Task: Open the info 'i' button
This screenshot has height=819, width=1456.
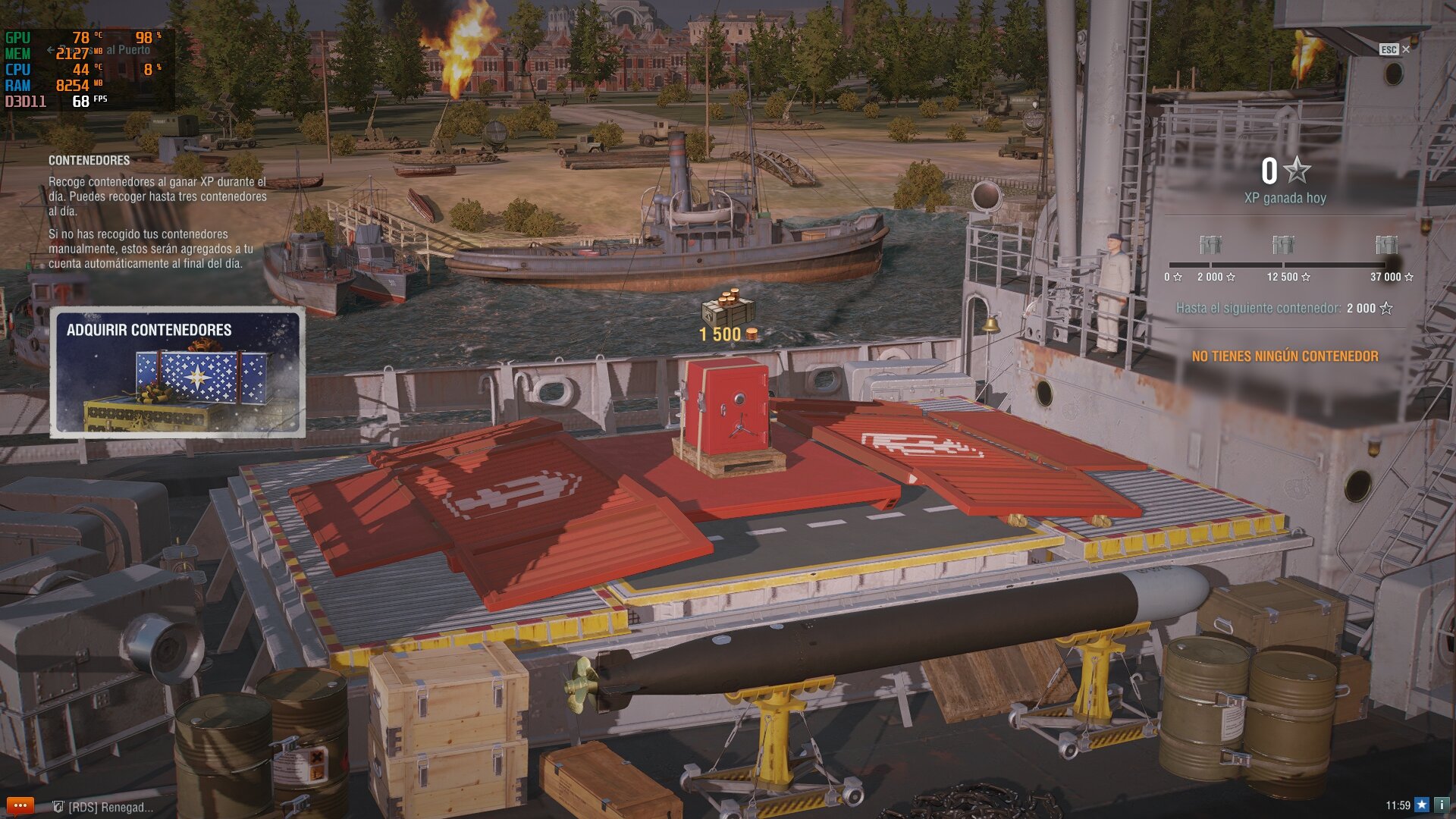Action: click(x=1441, y=805)
